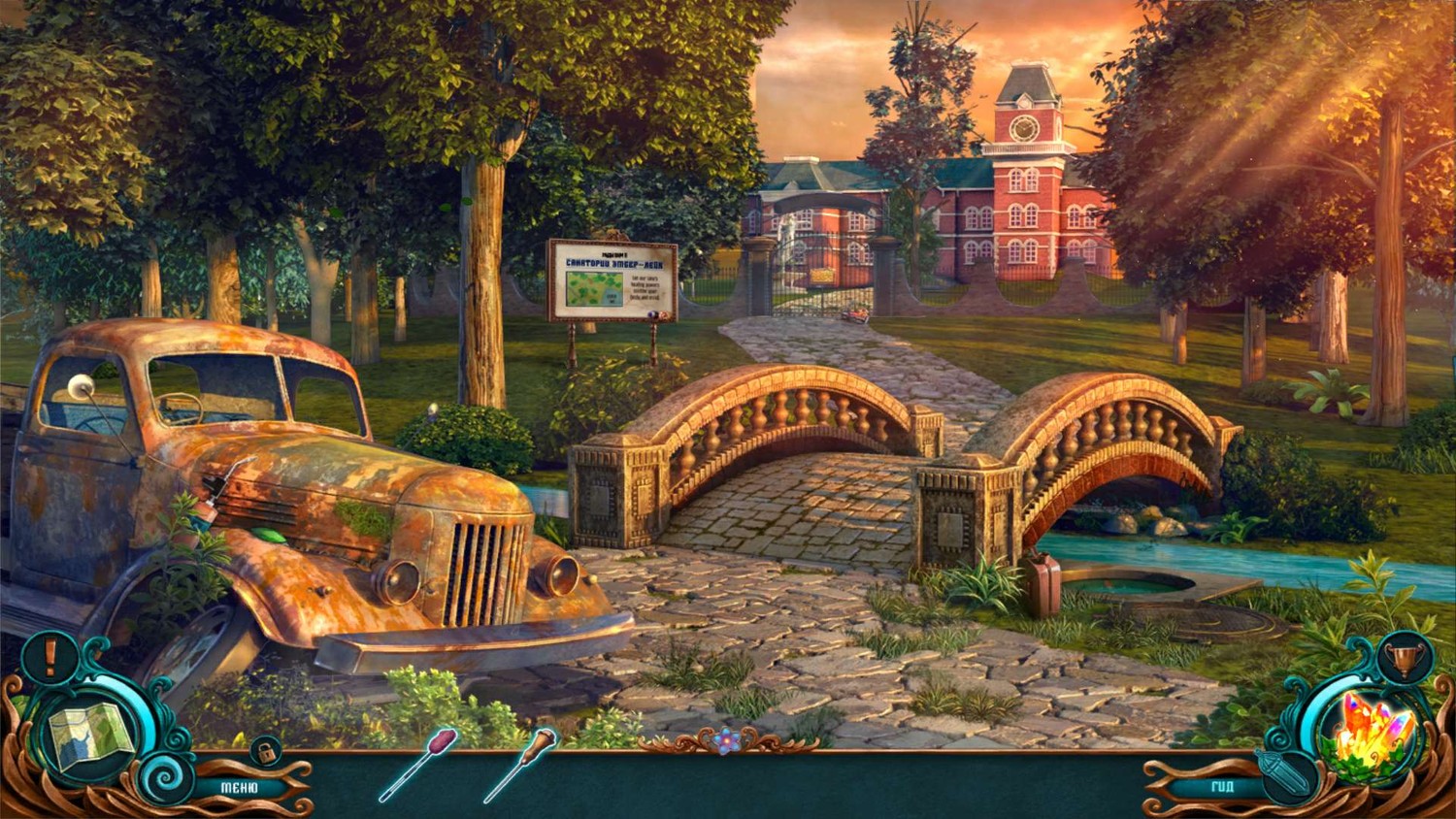Open the ГИД strategy guide

click(1221, 786)
